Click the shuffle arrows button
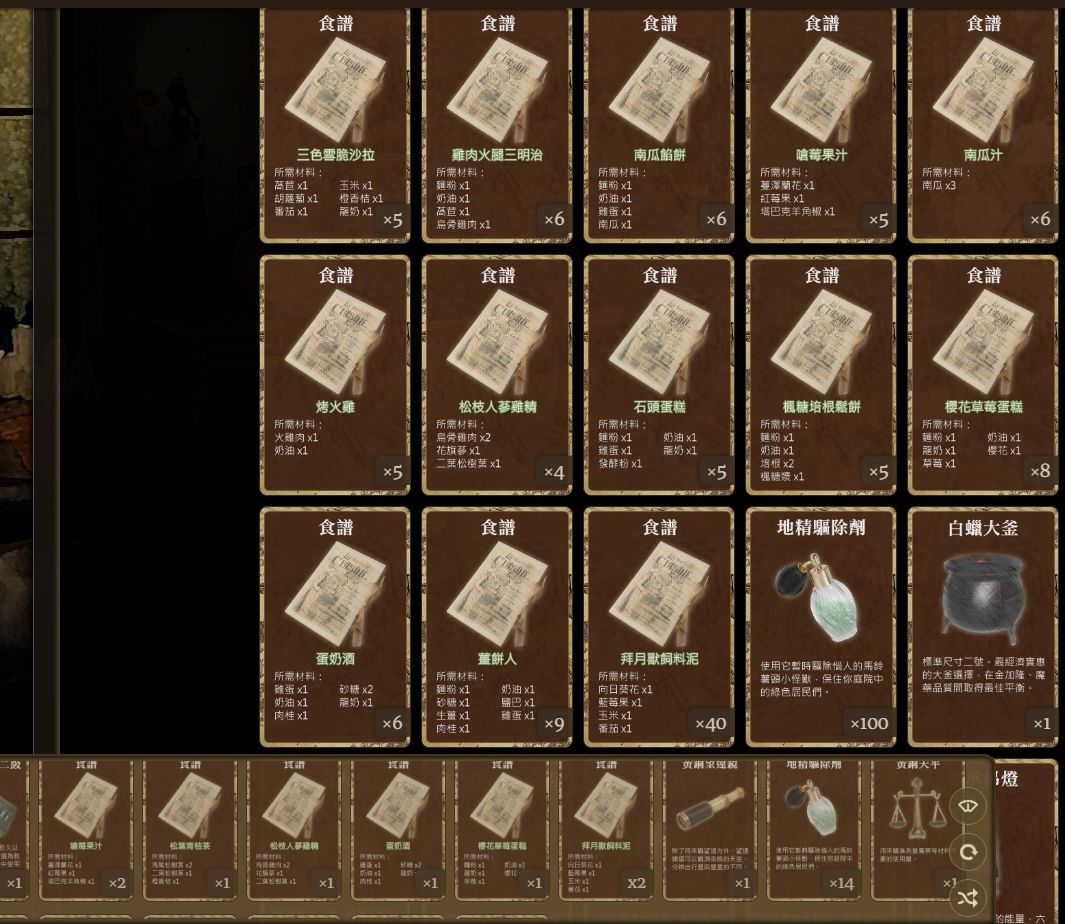This screenshot has height=924, width=1065. tap(967, 898)
